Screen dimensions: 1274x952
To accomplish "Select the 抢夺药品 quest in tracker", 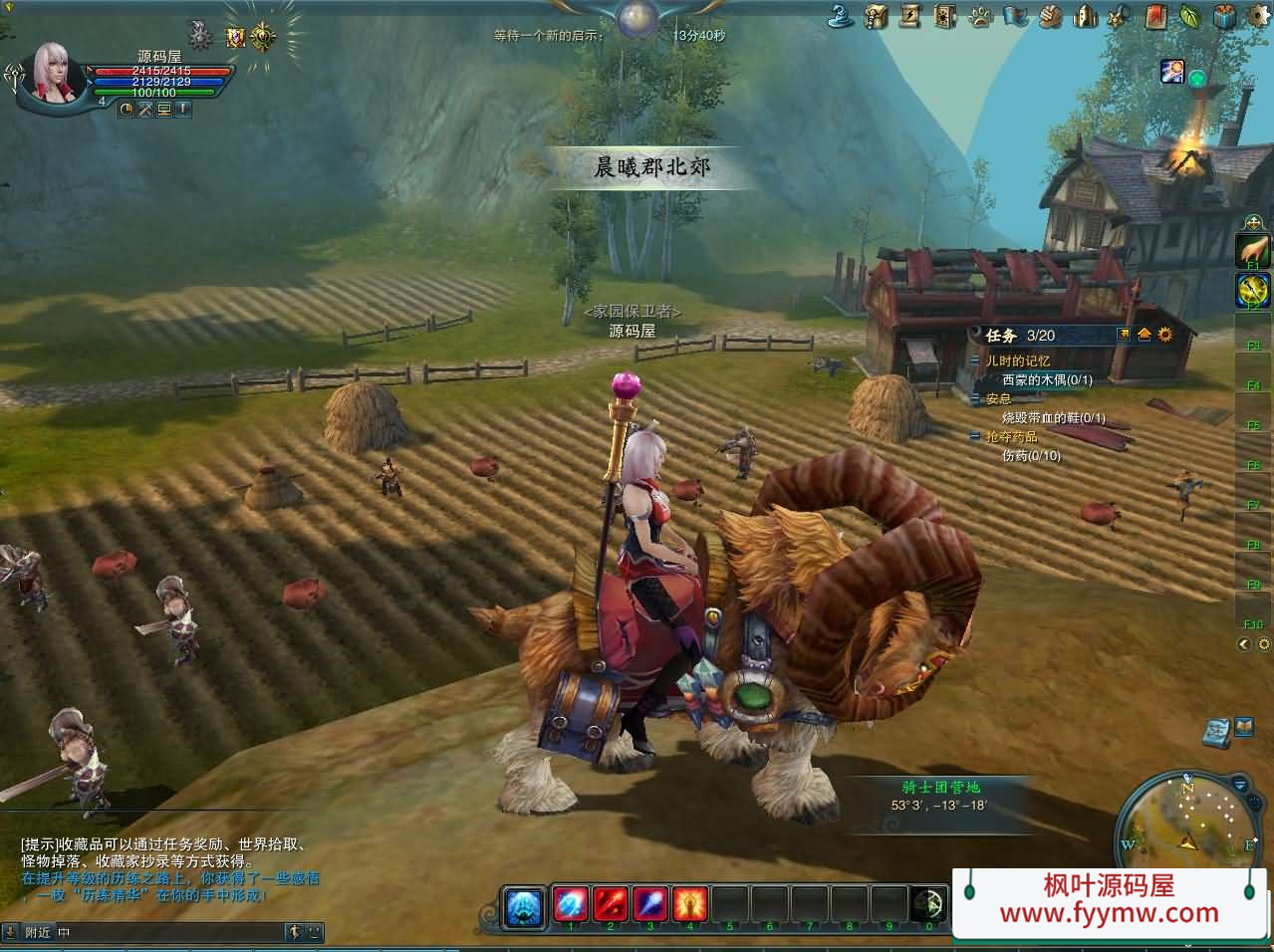I will pyautogui.click(x=1011, y=437).
